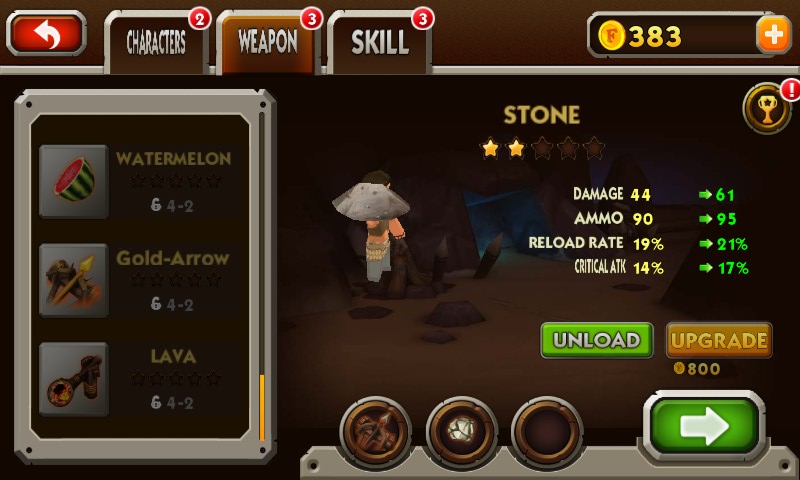Select the Gold-Arrow weapon

140,280
